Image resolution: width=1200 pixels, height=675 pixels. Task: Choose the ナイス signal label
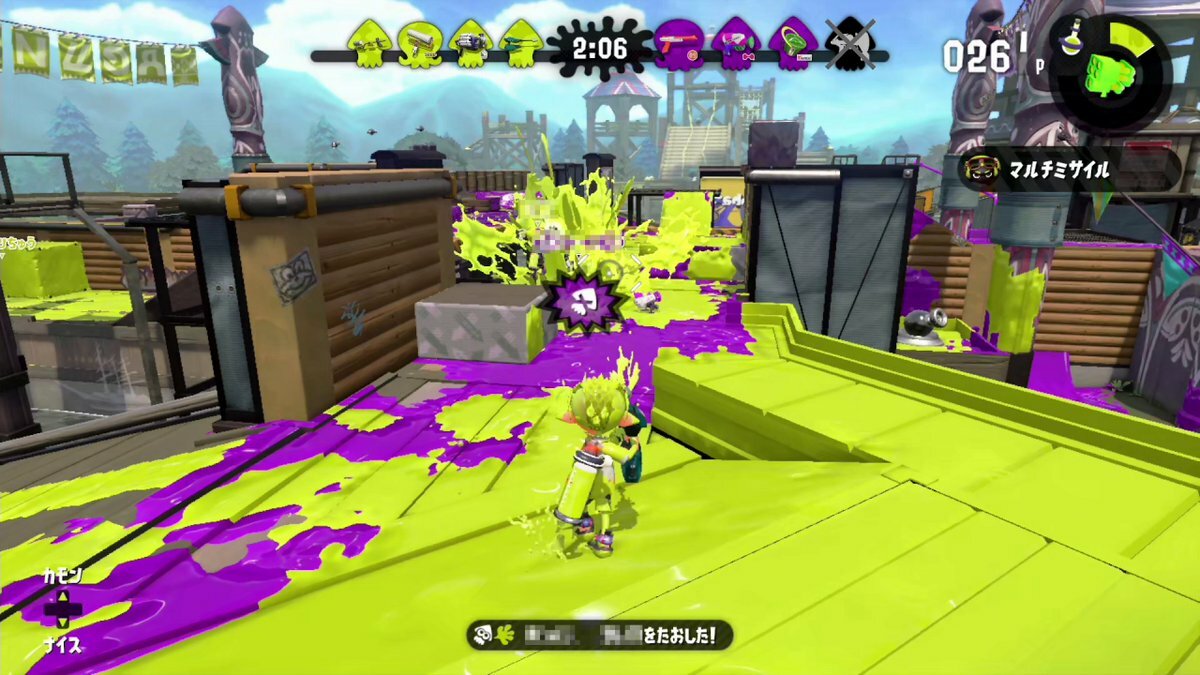[x=62, y=645]
